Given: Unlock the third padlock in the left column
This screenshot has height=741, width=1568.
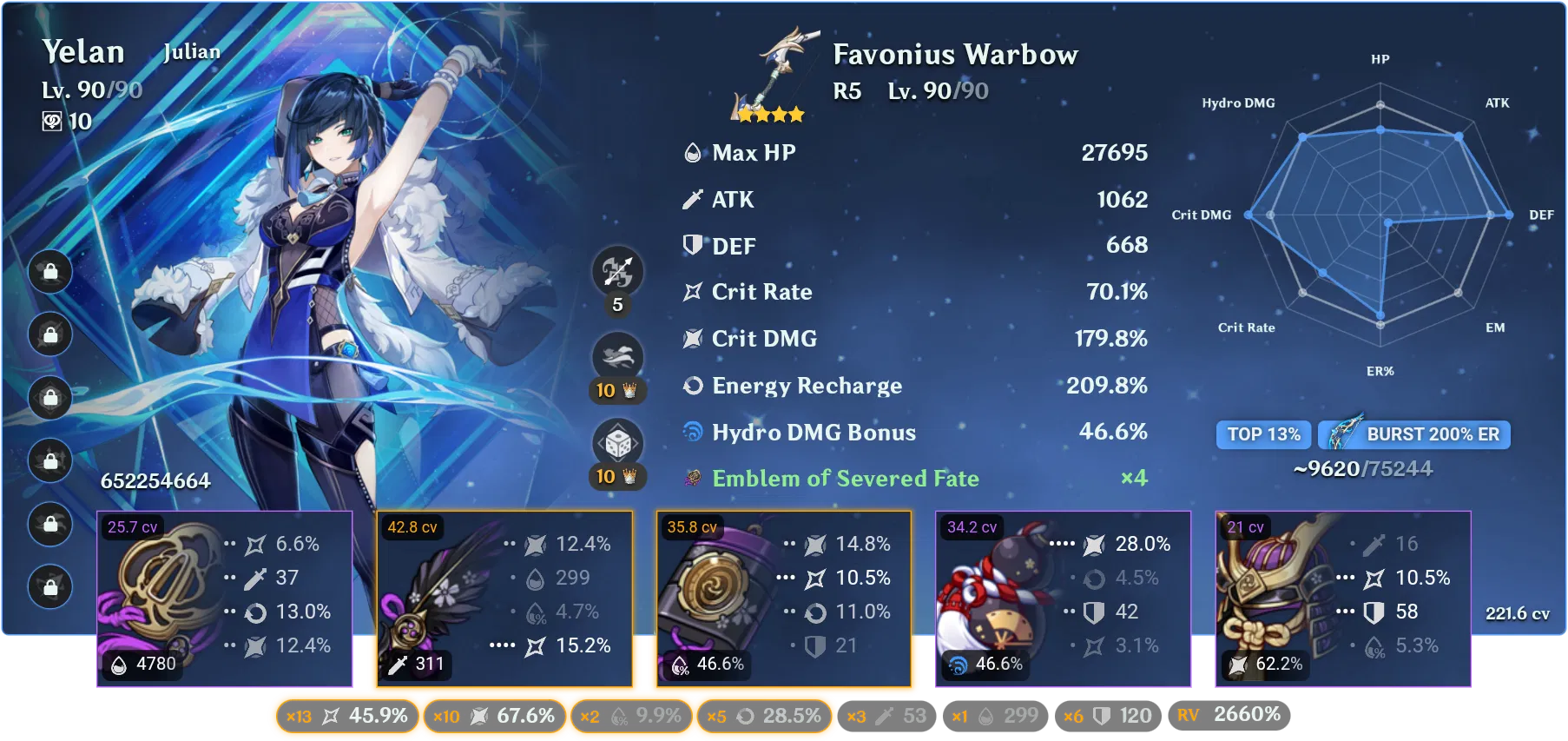Looking at the screenshot, I should 49,399.
